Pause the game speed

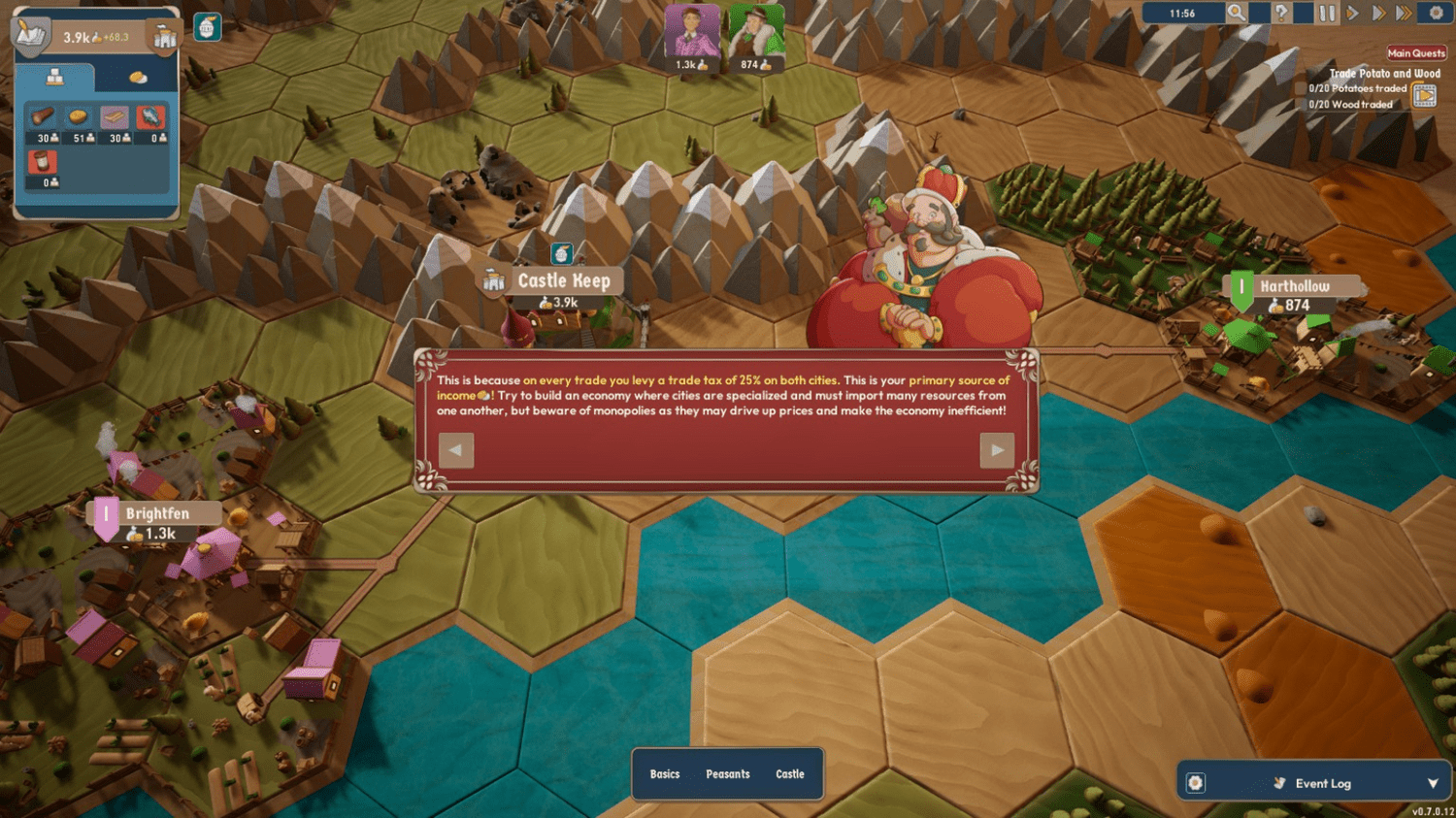pos(1326,14)
